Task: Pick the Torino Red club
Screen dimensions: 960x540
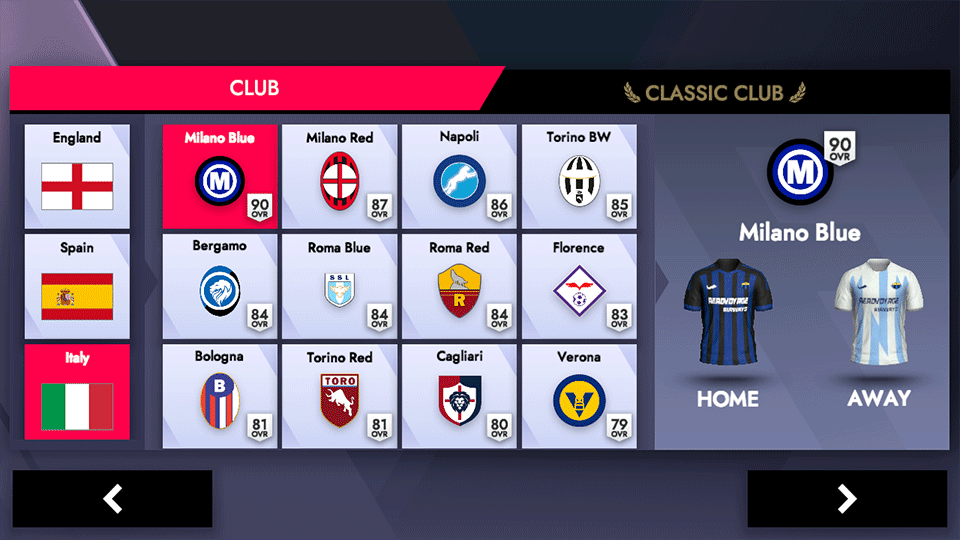Action: click(339, 396)
